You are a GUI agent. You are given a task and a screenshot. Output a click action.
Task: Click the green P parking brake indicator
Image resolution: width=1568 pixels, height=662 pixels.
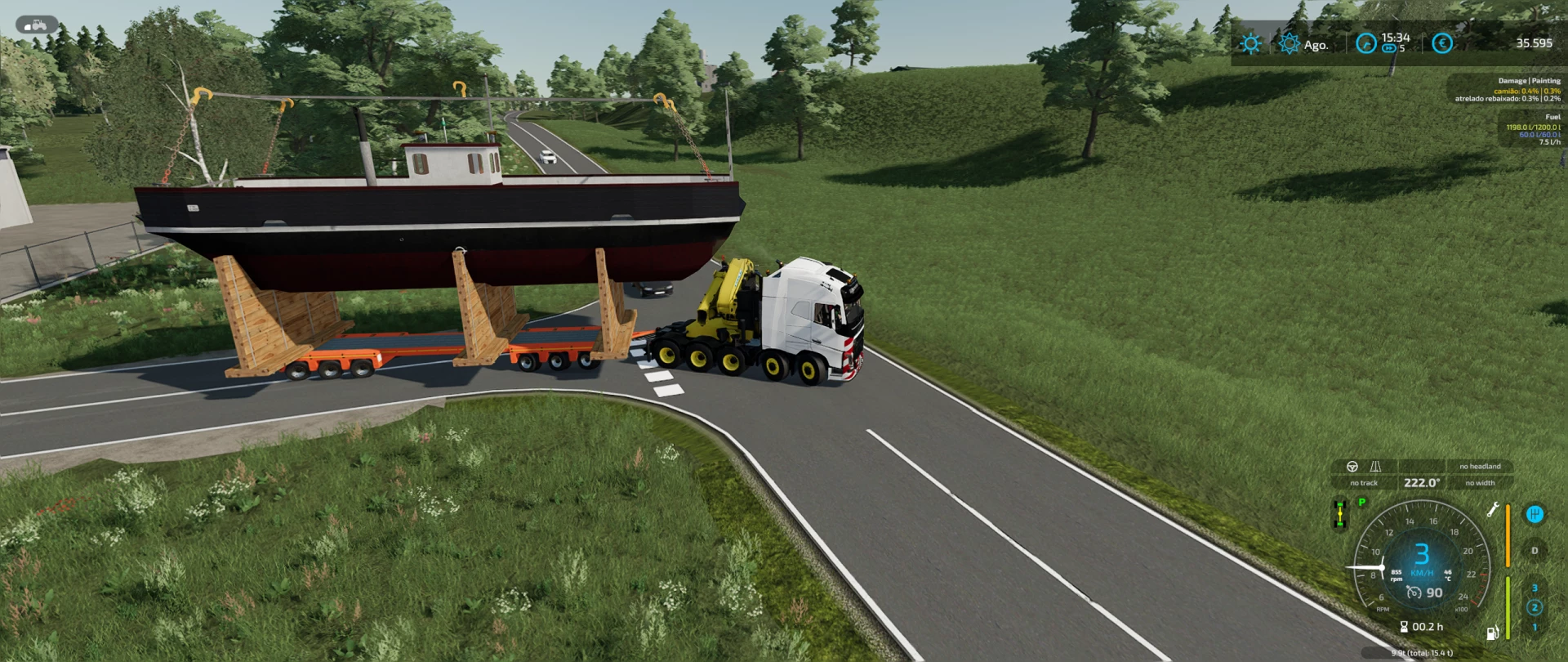(x=1361, y=503)
